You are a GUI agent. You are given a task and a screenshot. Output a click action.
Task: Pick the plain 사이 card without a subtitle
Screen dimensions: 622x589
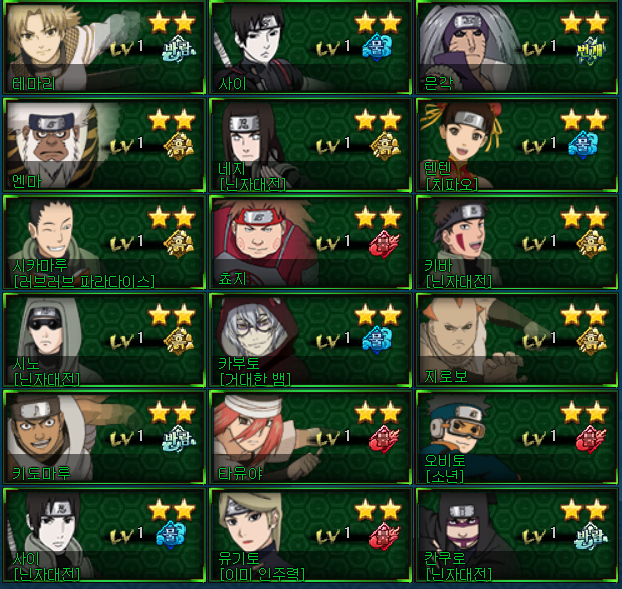click(310, 47)
